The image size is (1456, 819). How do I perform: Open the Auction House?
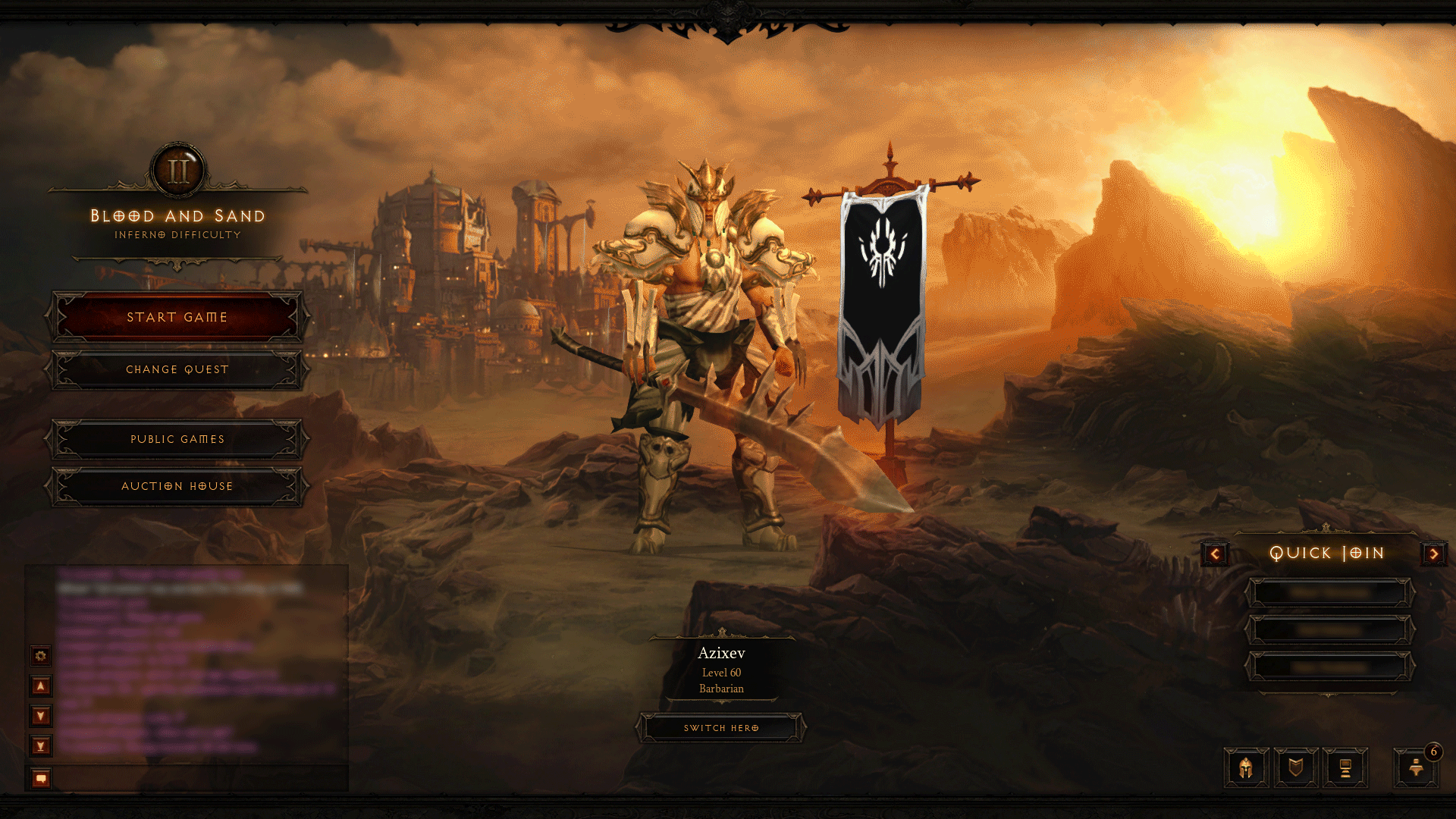(177, 486)
